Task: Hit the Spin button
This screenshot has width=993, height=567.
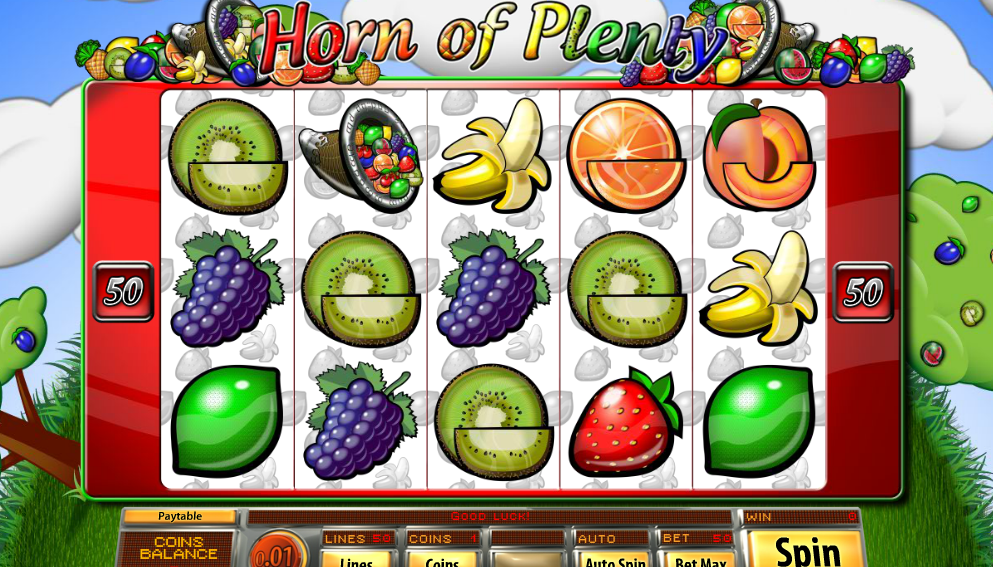Action: [x=807, y=550]
